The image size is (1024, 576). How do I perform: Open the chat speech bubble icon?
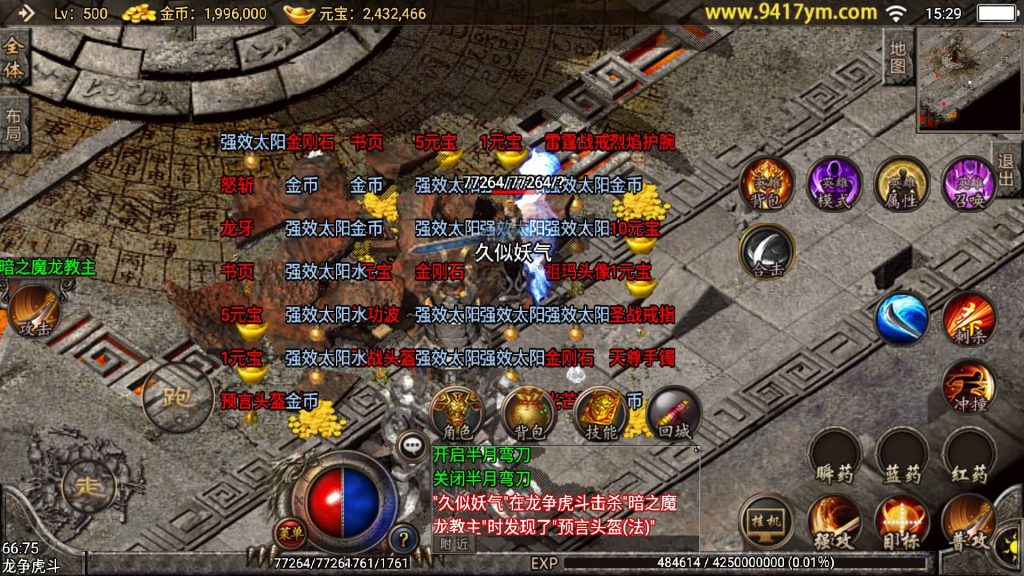[x=411, y=446]
